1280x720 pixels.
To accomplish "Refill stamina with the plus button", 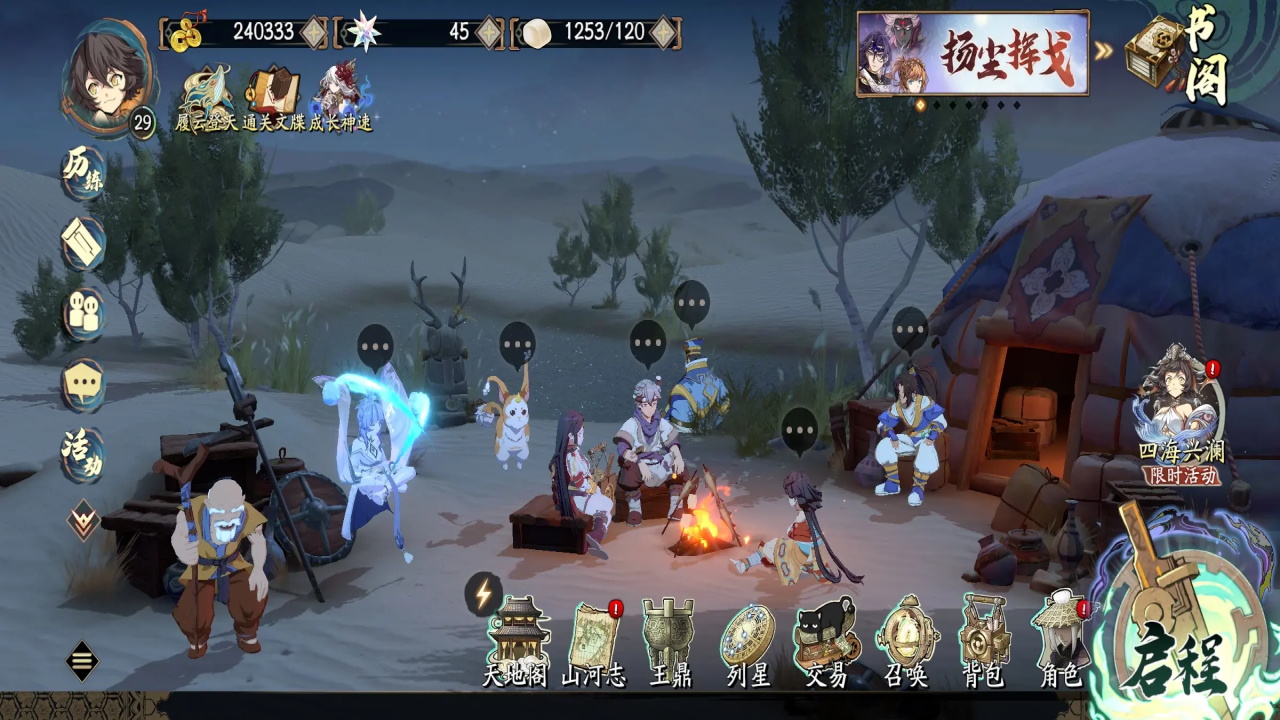I will coord(663,32).
